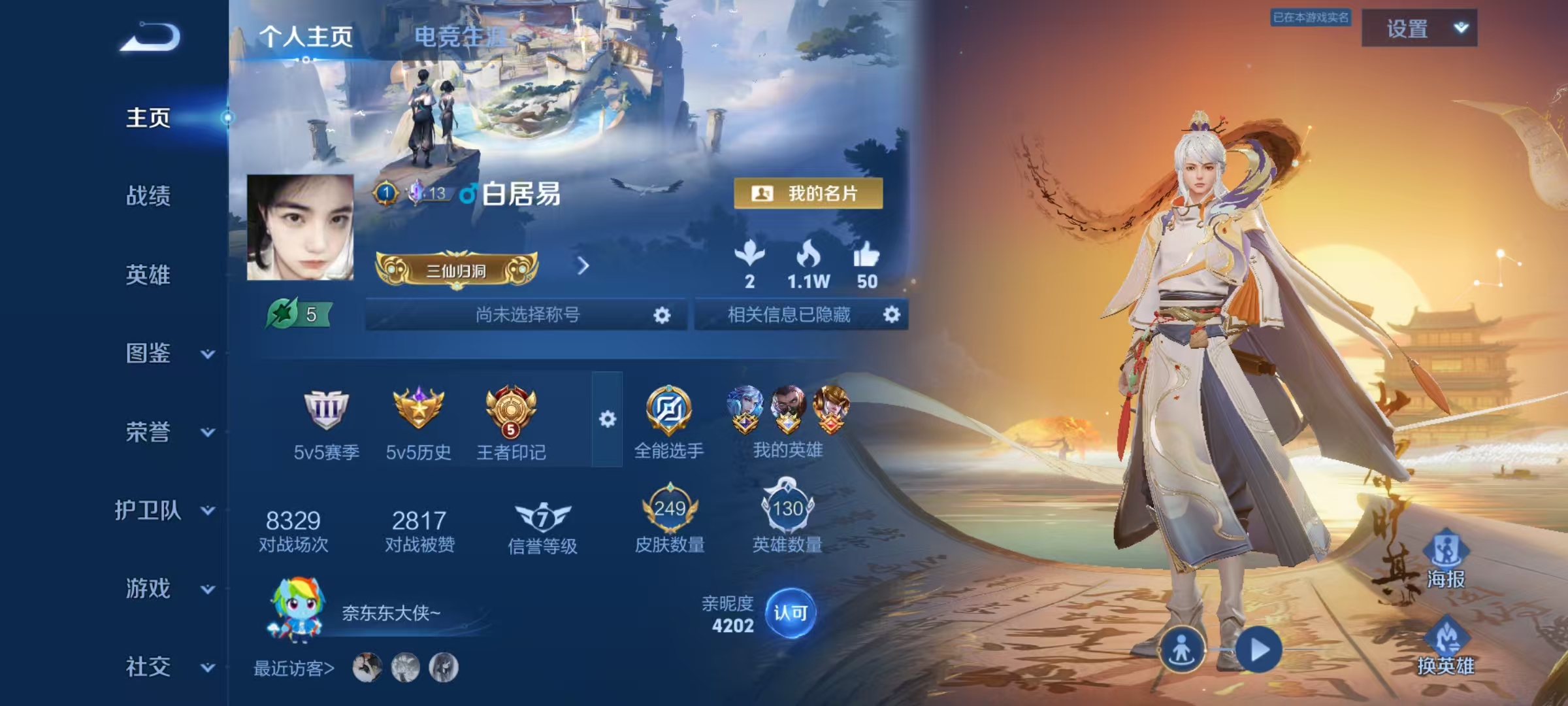Open the 设置 dropdown
The image size is (1568, 706).
[1419, 29]
